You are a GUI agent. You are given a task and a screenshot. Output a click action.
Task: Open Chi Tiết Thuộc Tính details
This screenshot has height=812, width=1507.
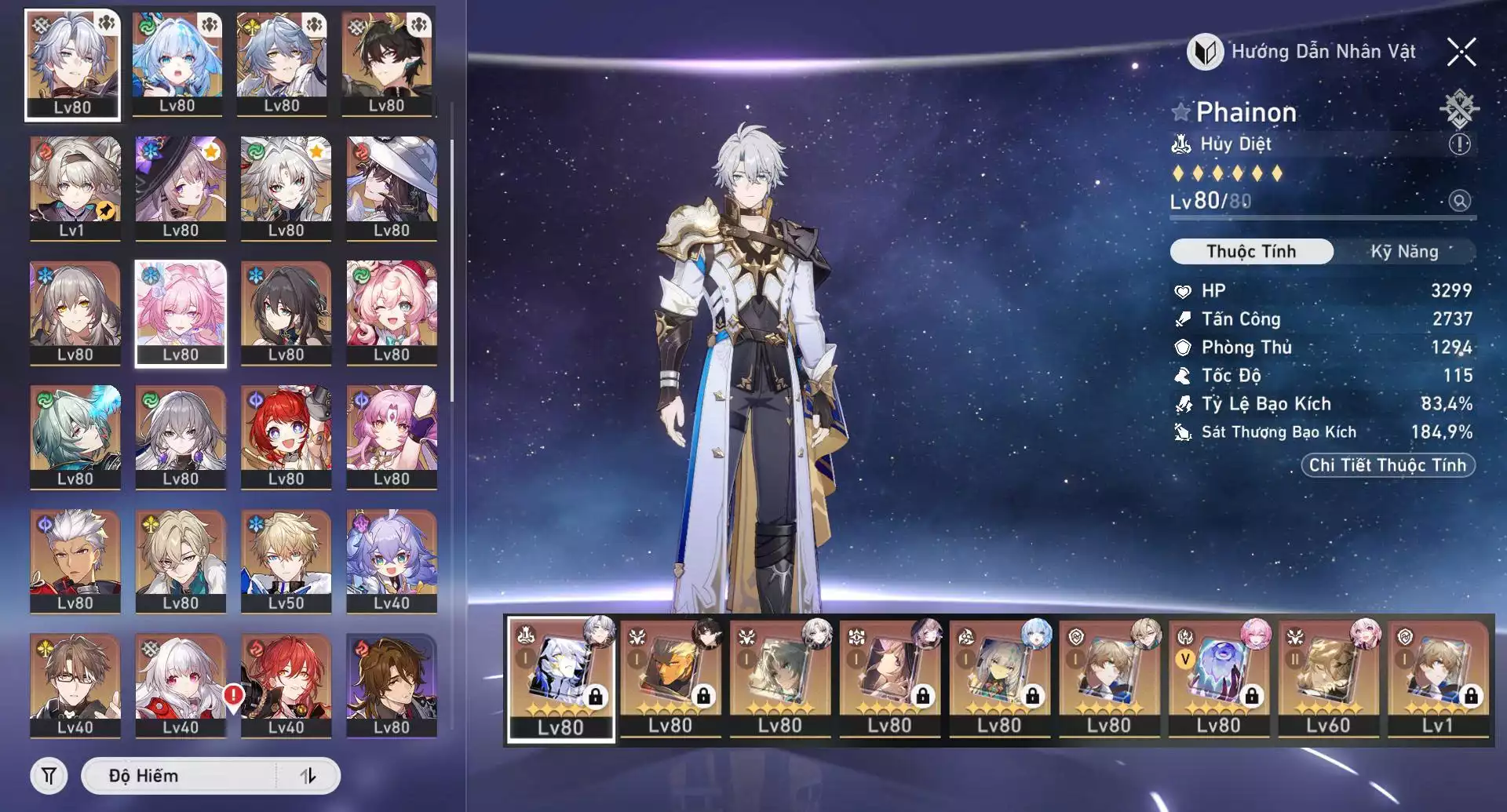(1387, 465)
